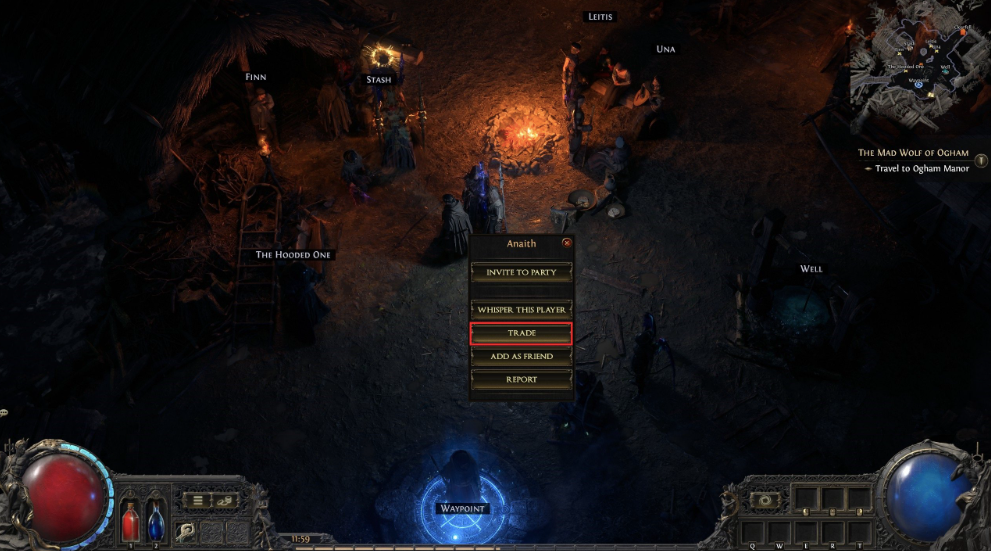Use the blue mana flask
The height and width of the screenshot is (551, 991).
click(156, 521)
